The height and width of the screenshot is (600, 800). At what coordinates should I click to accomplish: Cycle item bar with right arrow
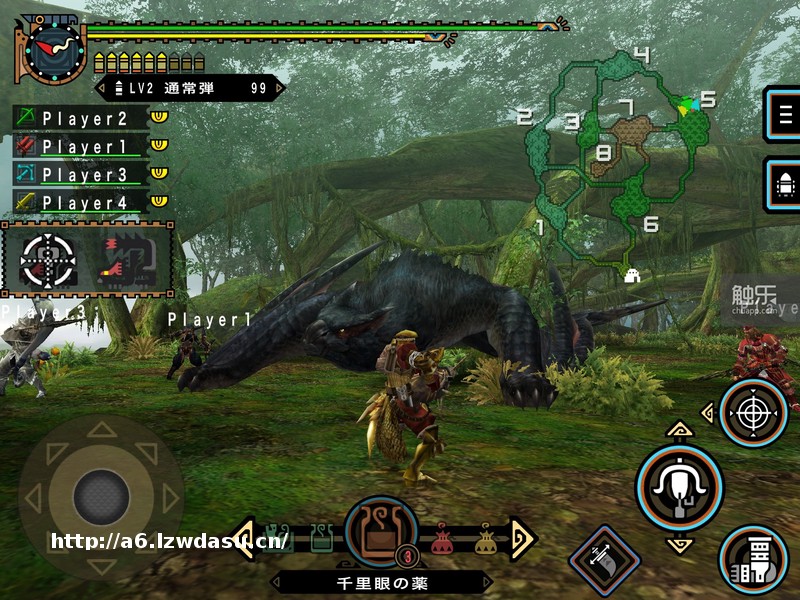point(522,539)
